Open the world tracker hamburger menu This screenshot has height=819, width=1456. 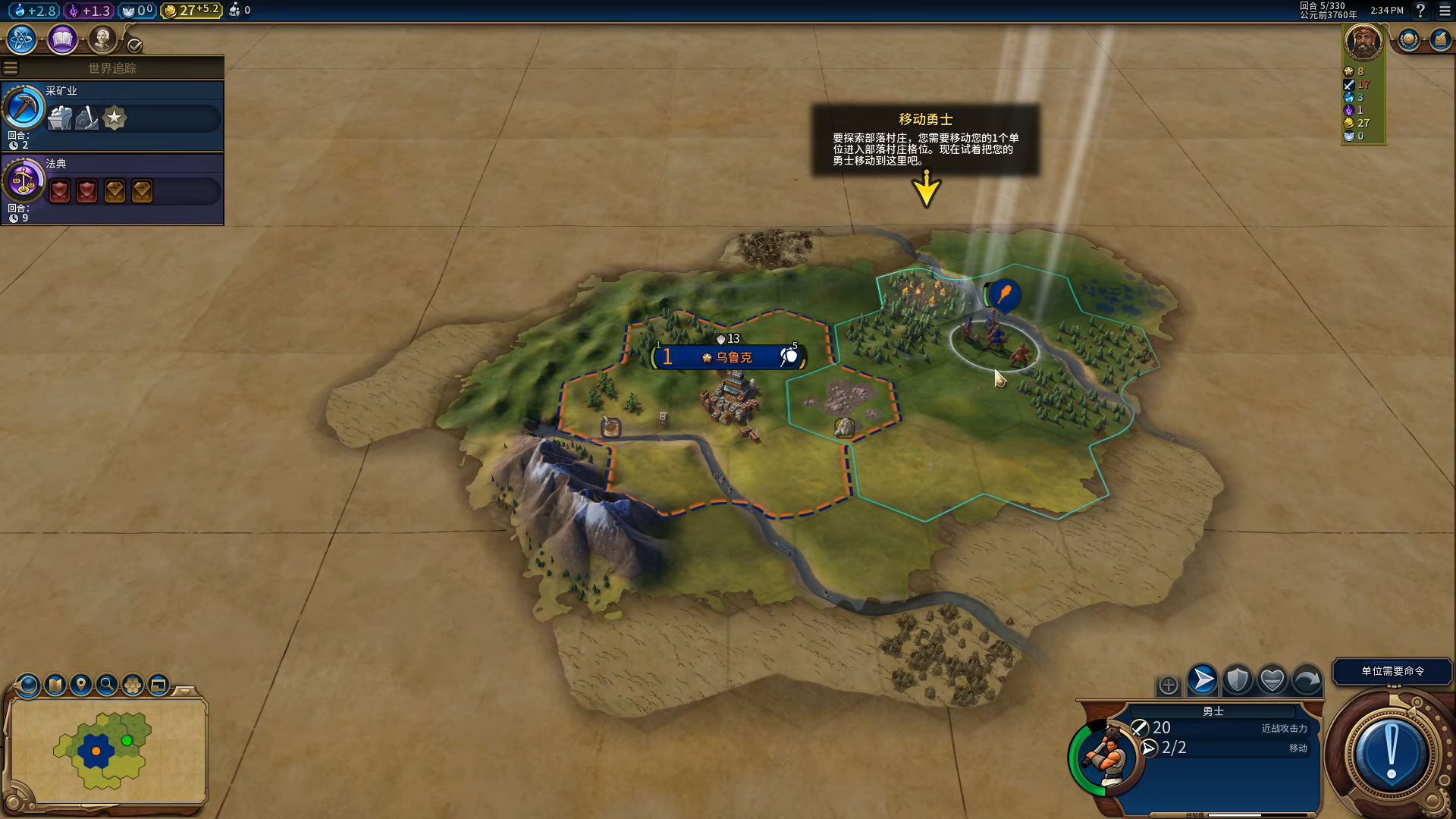(11, 68)
